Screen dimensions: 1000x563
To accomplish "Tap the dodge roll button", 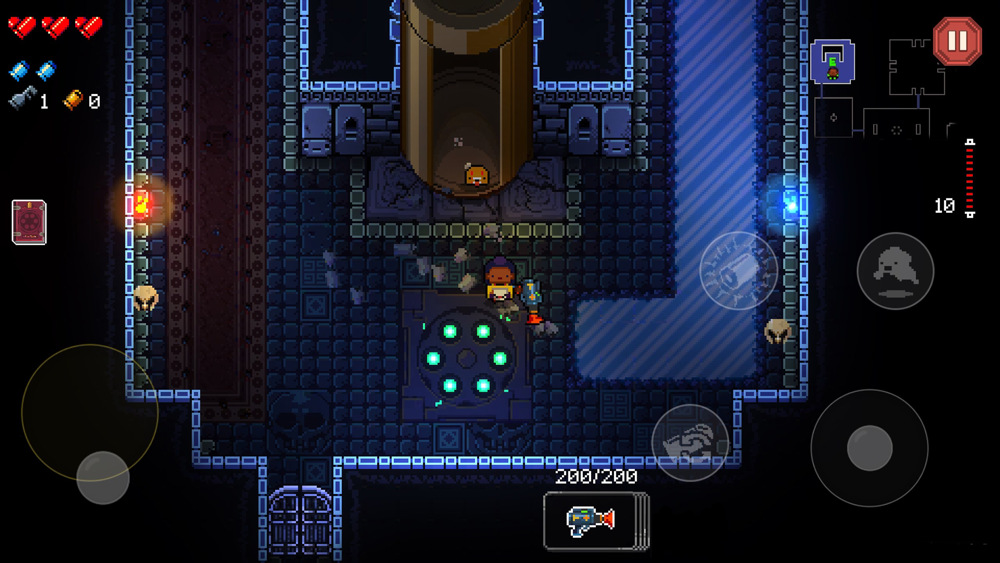I will [895, 270].
